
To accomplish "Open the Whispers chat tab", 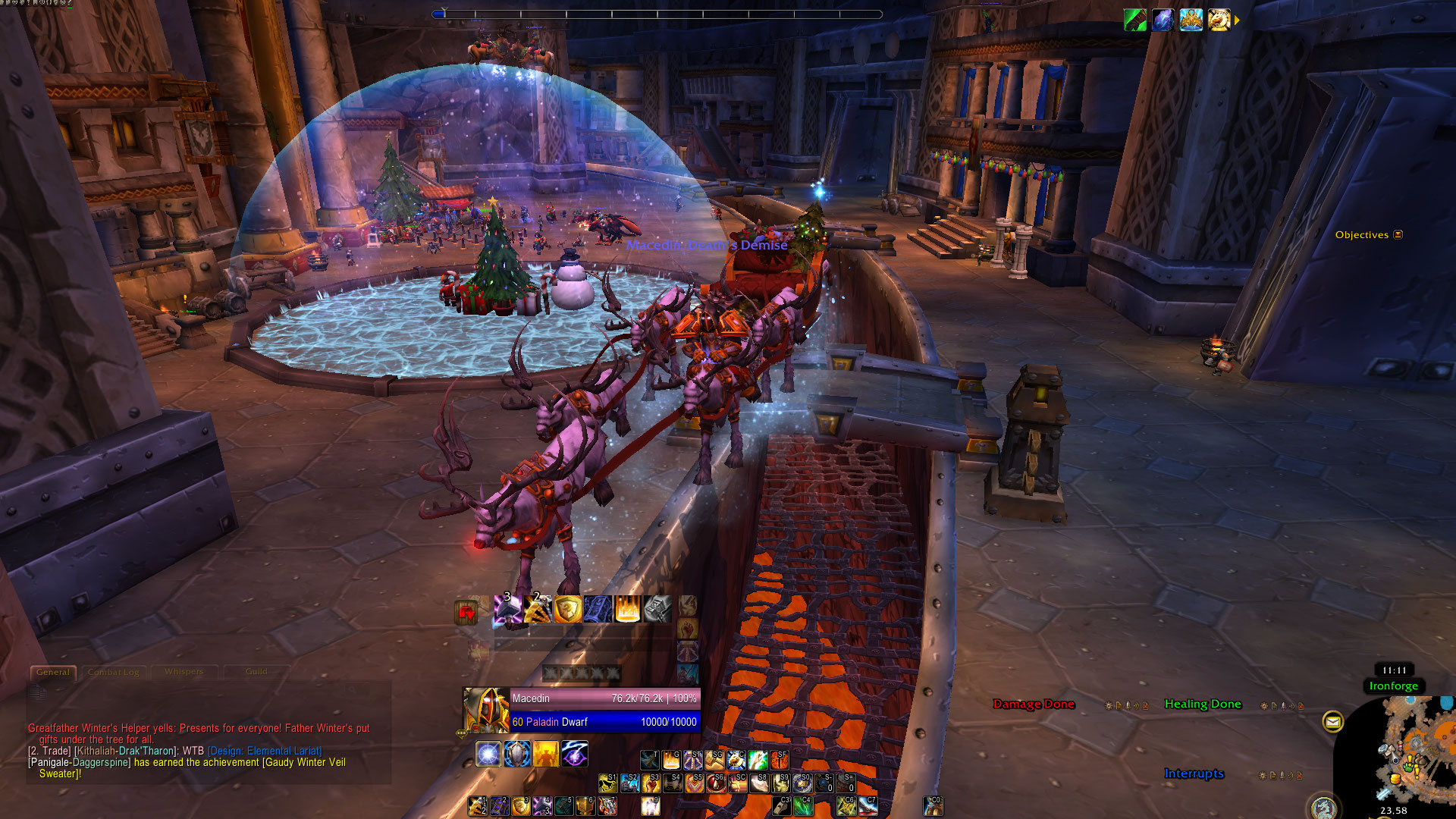I will click(x=184, y=672).
